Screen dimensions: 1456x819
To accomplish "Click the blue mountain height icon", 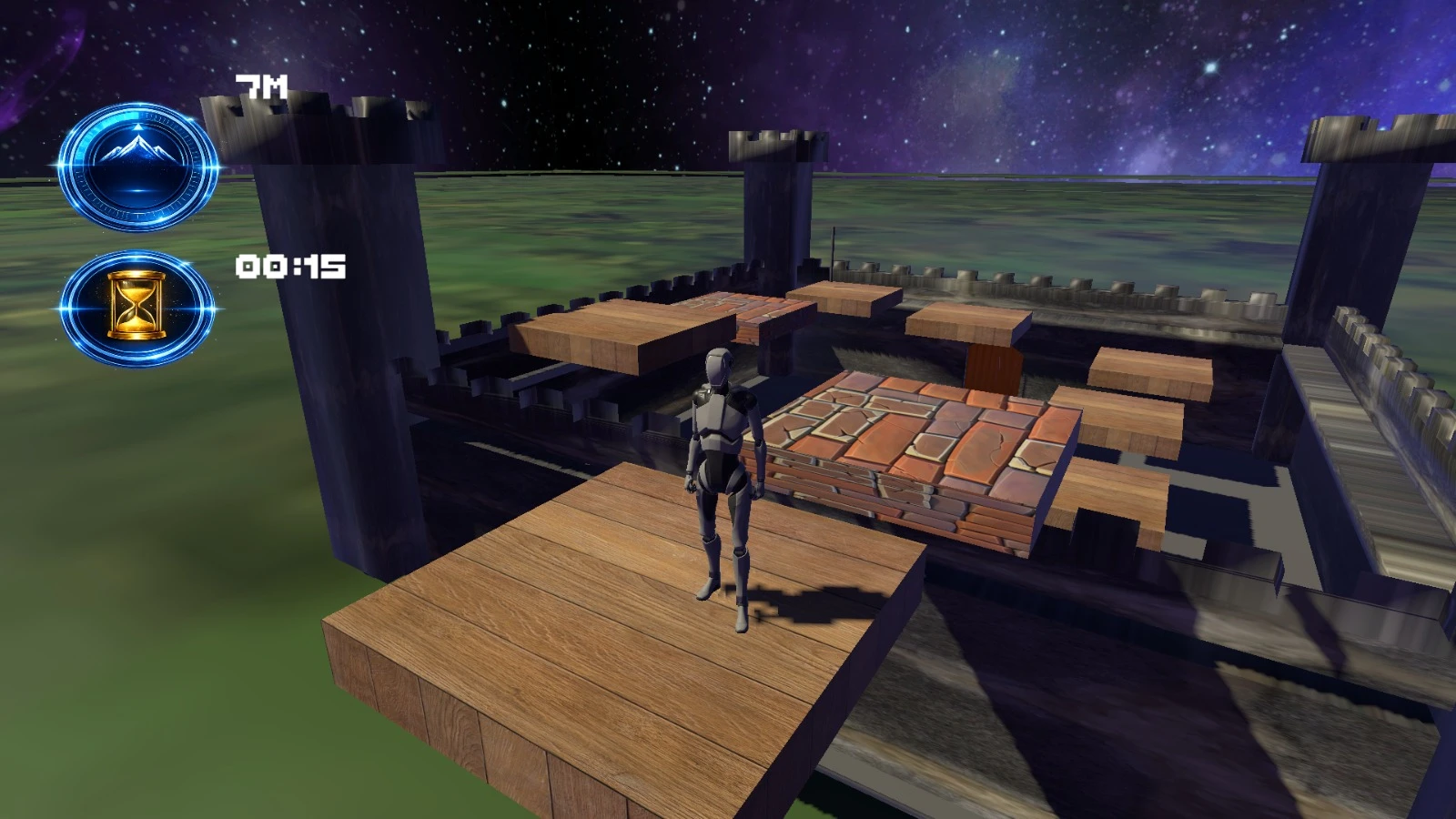I will [138, 167].
